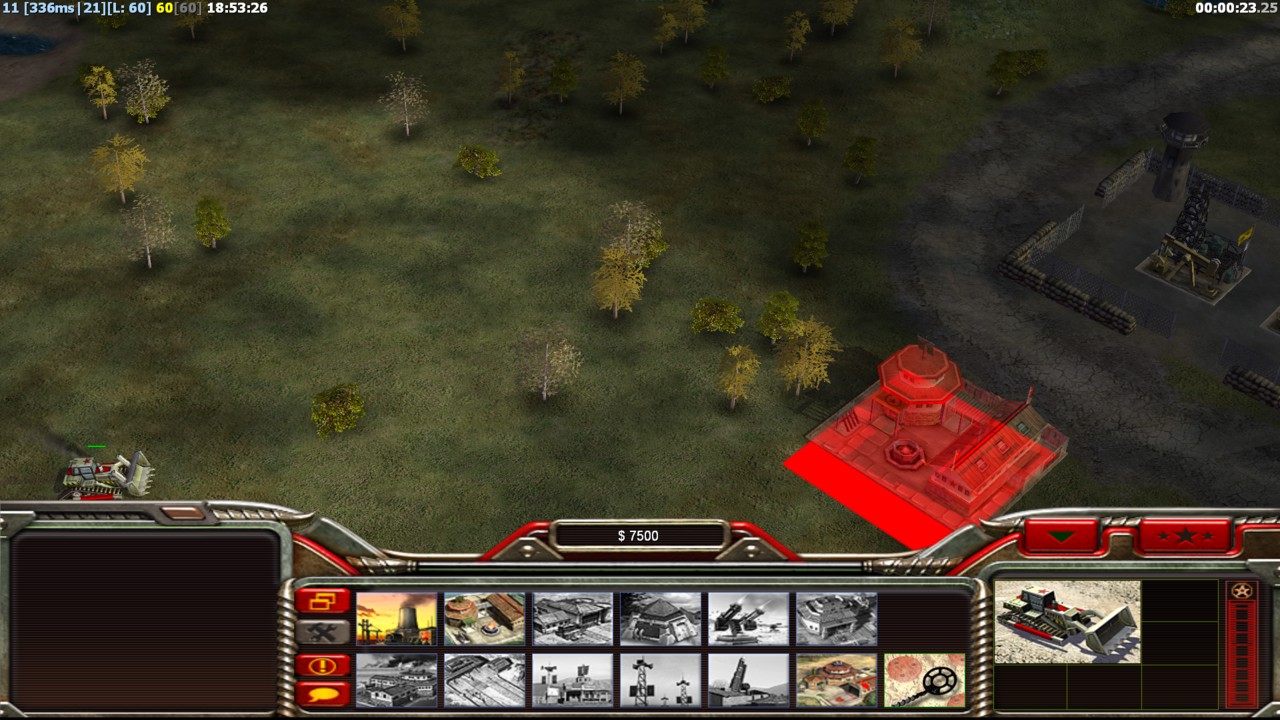Open the three-star General's promotions button
Screen dimensions: 1280x720
[1185, 537]
